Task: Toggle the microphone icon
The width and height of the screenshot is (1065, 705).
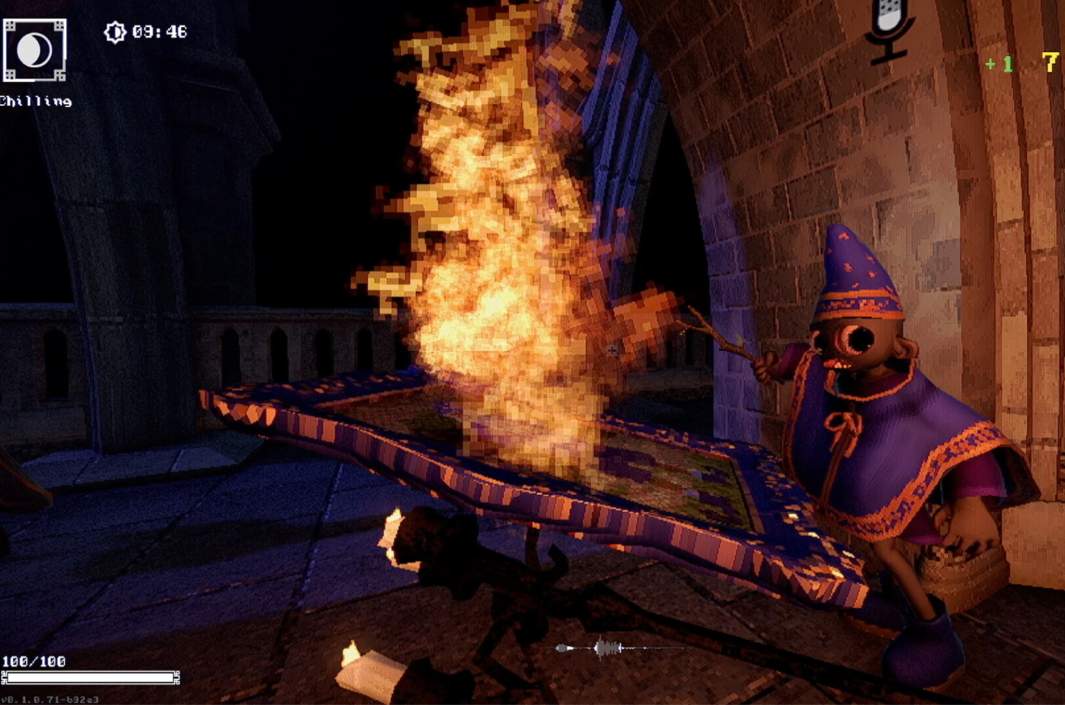Action: [x=888, y=27]
